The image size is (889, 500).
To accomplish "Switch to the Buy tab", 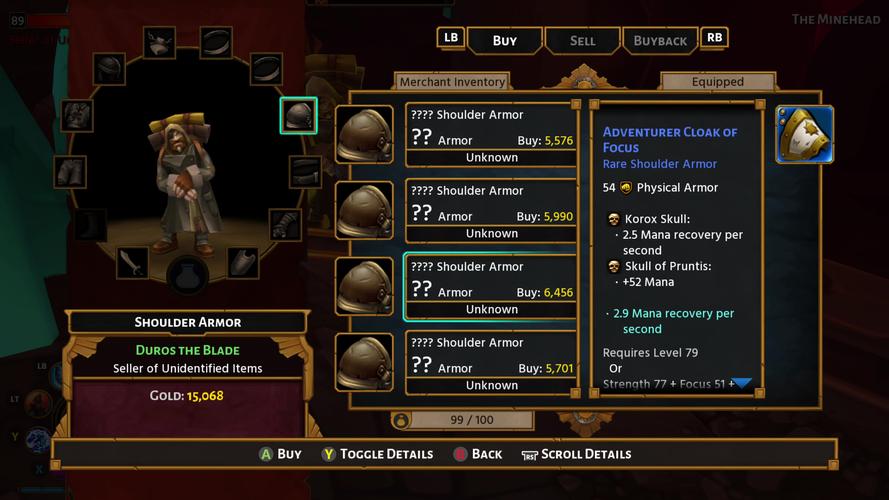I will (x=505, y=40).
